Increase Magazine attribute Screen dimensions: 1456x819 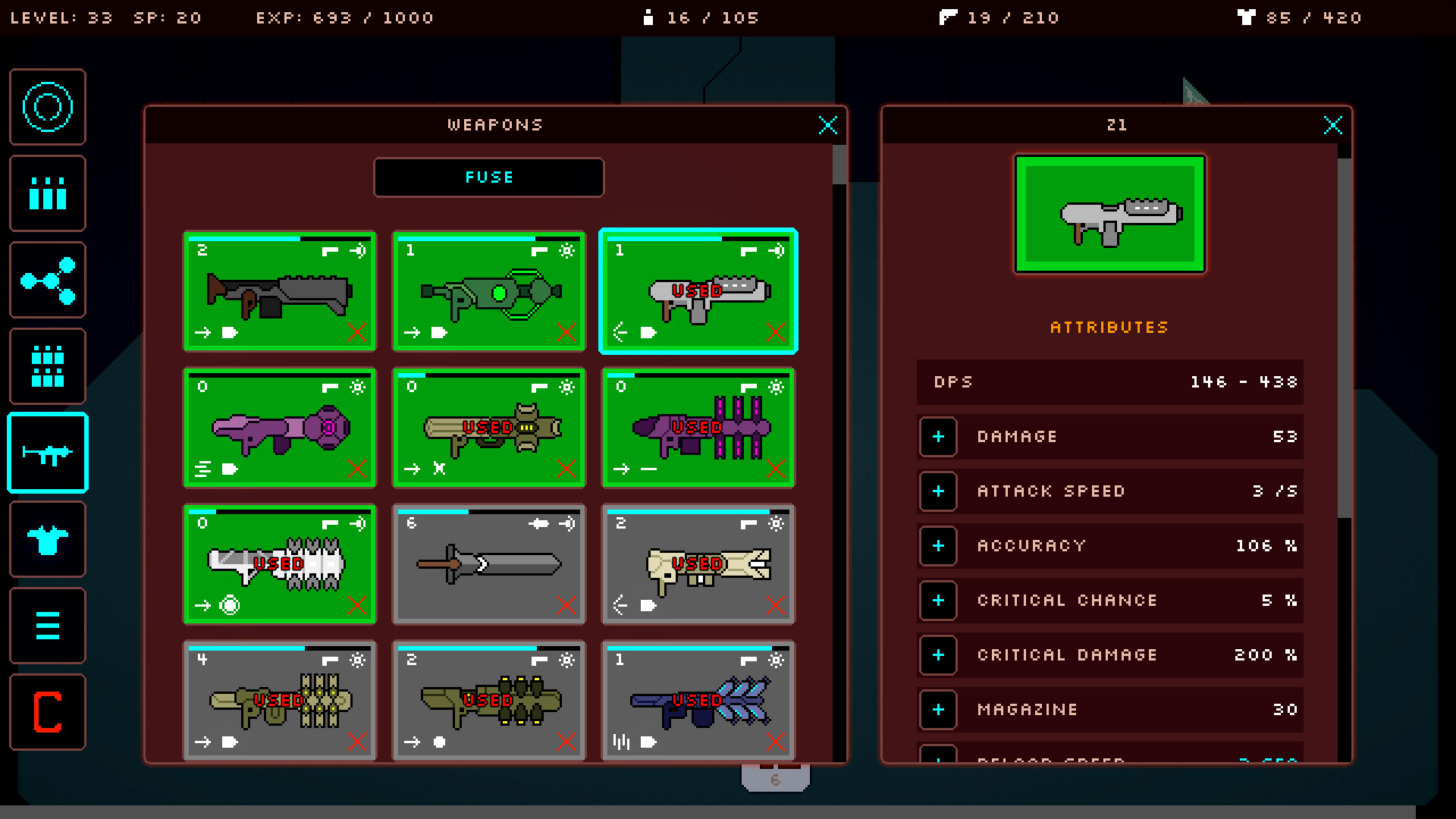coord(938,710)
